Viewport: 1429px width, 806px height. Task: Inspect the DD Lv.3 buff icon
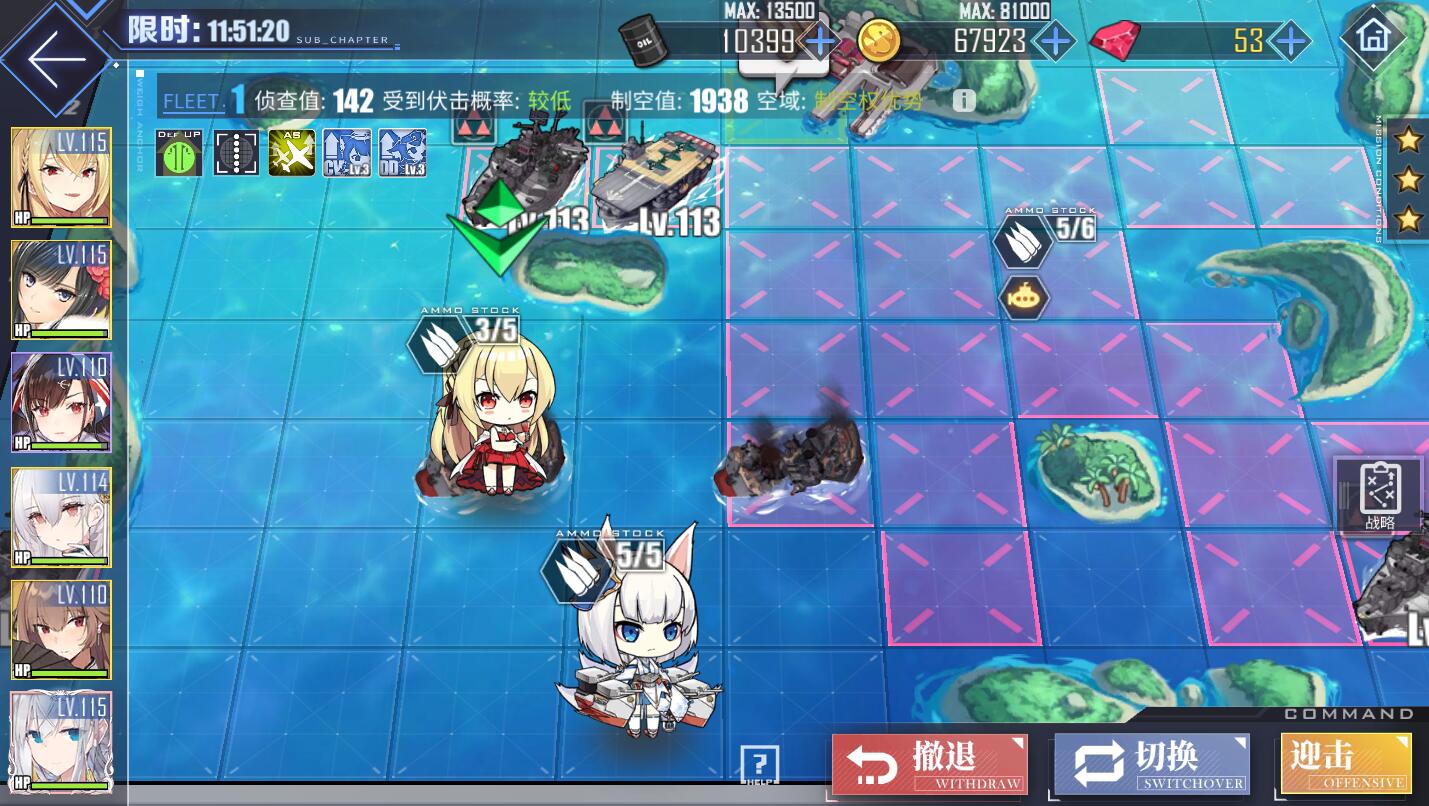(403, 153)
